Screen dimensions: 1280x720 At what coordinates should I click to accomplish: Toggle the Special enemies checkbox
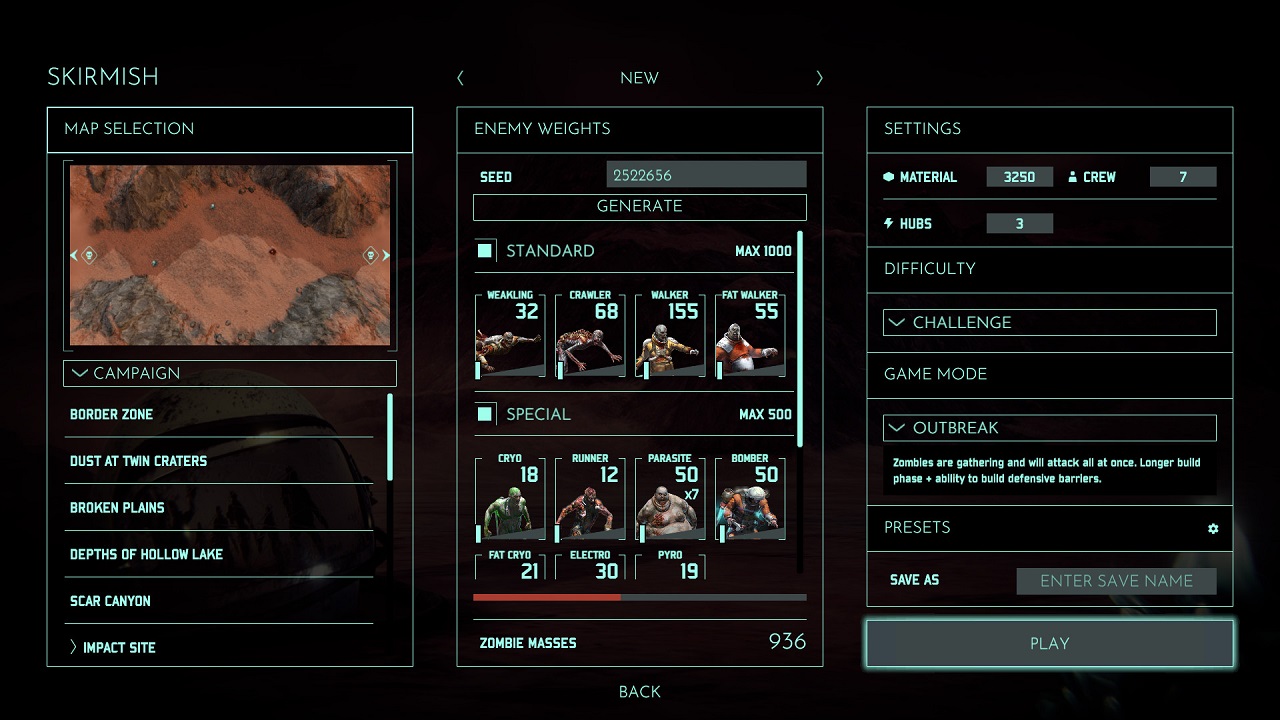click(x=485, y=413)
